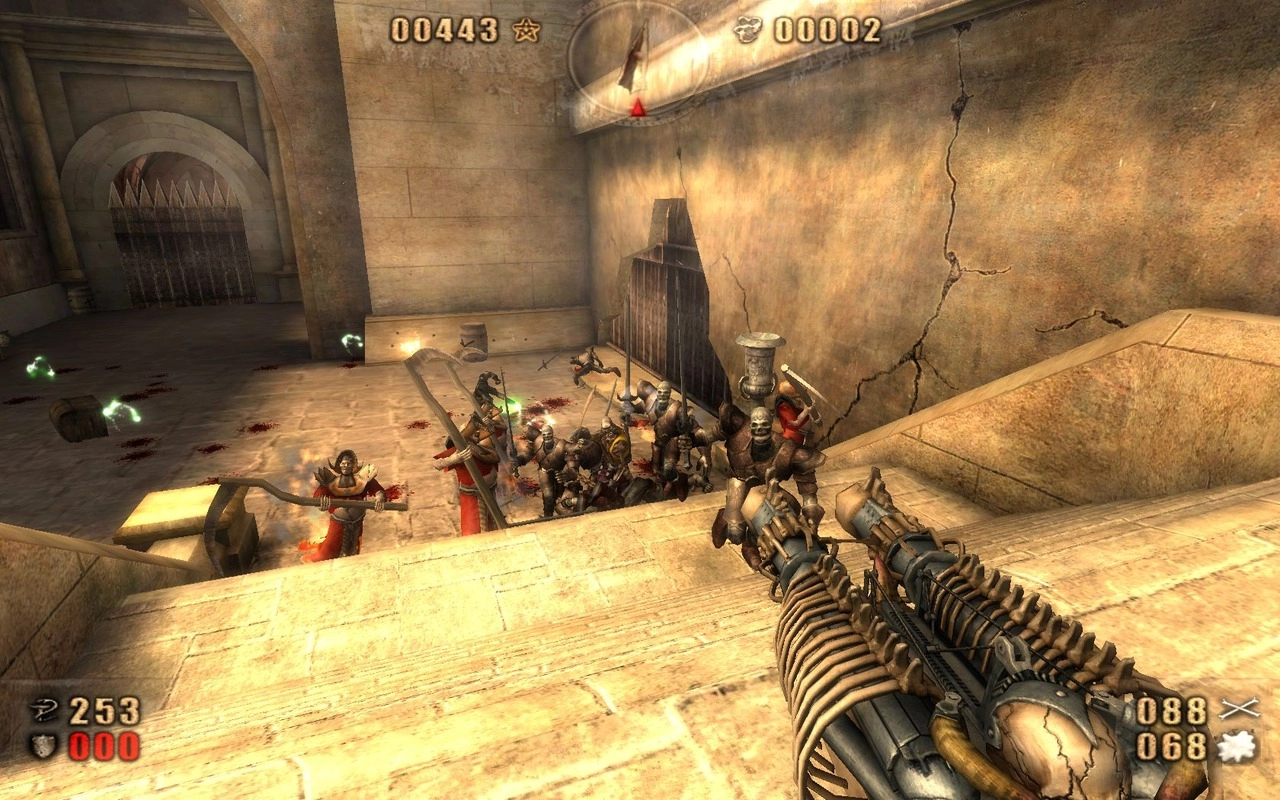
Task: Click the gold pentagram star icon
Action: click(x=526, y=31)
